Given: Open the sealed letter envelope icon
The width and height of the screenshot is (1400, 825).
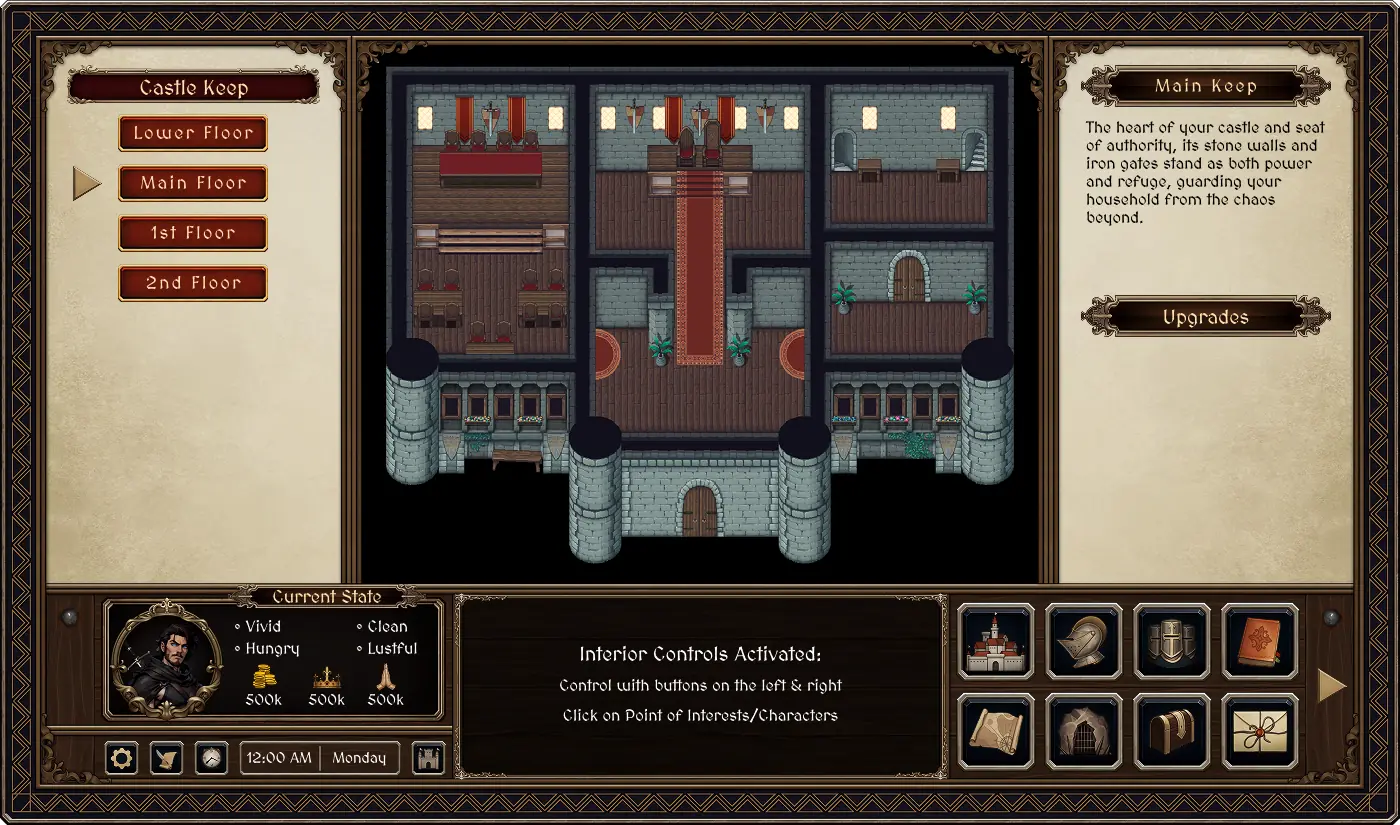Looking at the screenshot, I should pos(1260,731).
